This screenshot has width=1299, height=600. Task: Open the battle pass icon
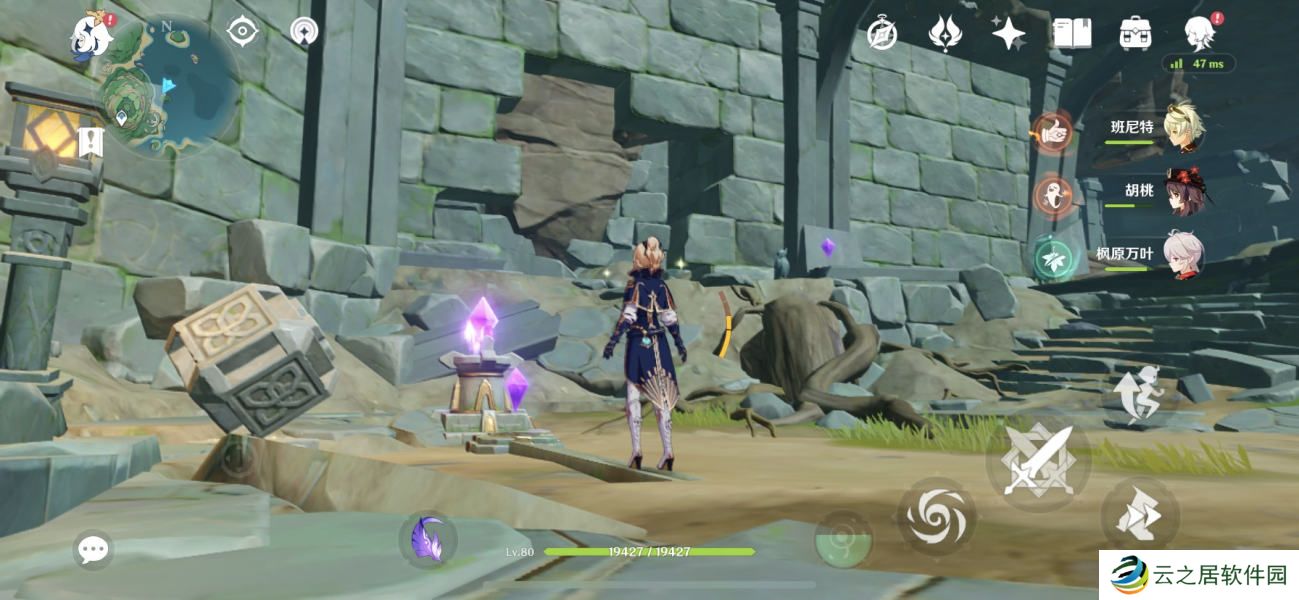tap(944, 34)
